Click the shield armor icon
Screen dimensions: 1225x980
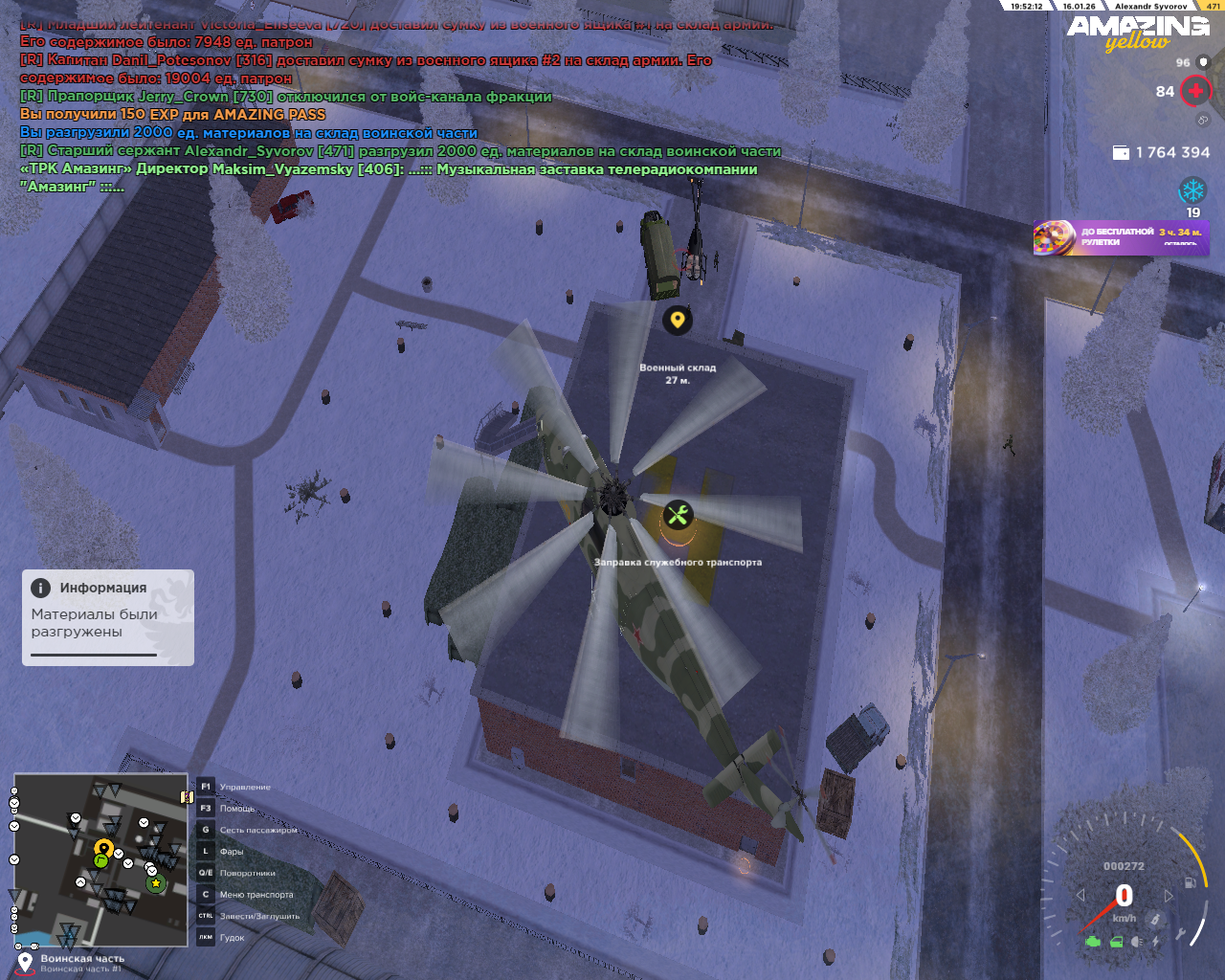[1204, 63]
